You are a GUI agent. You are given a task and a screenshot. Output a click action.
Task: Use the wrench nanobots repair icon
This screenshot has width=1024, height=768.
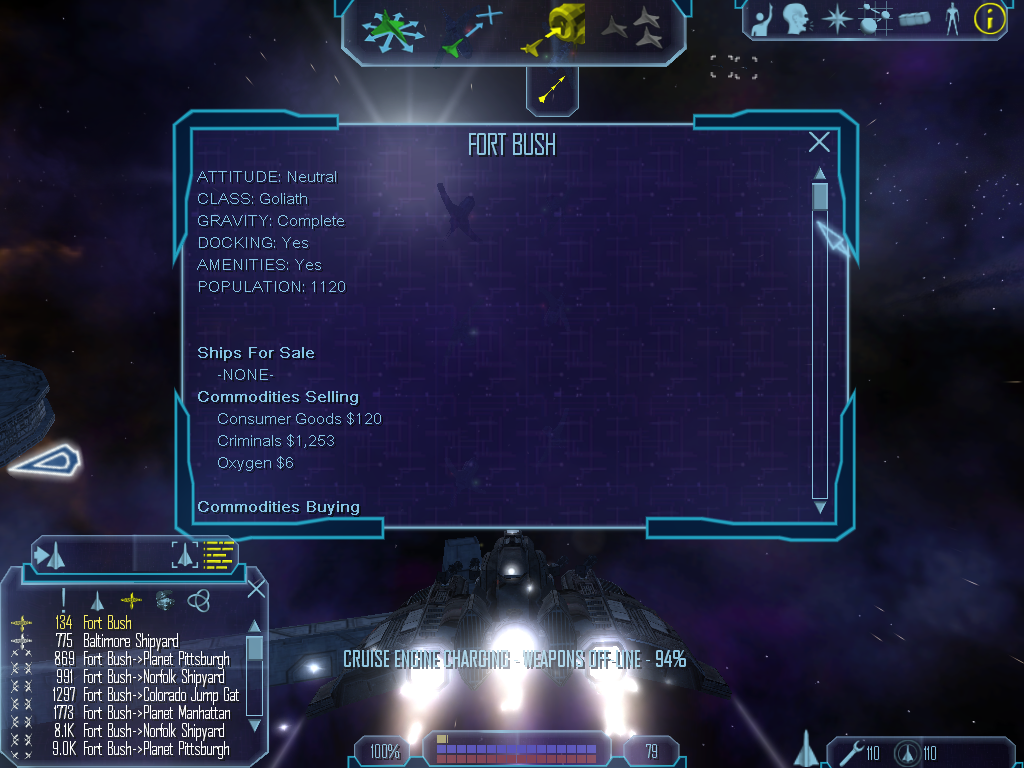click(x=852, y=751)
